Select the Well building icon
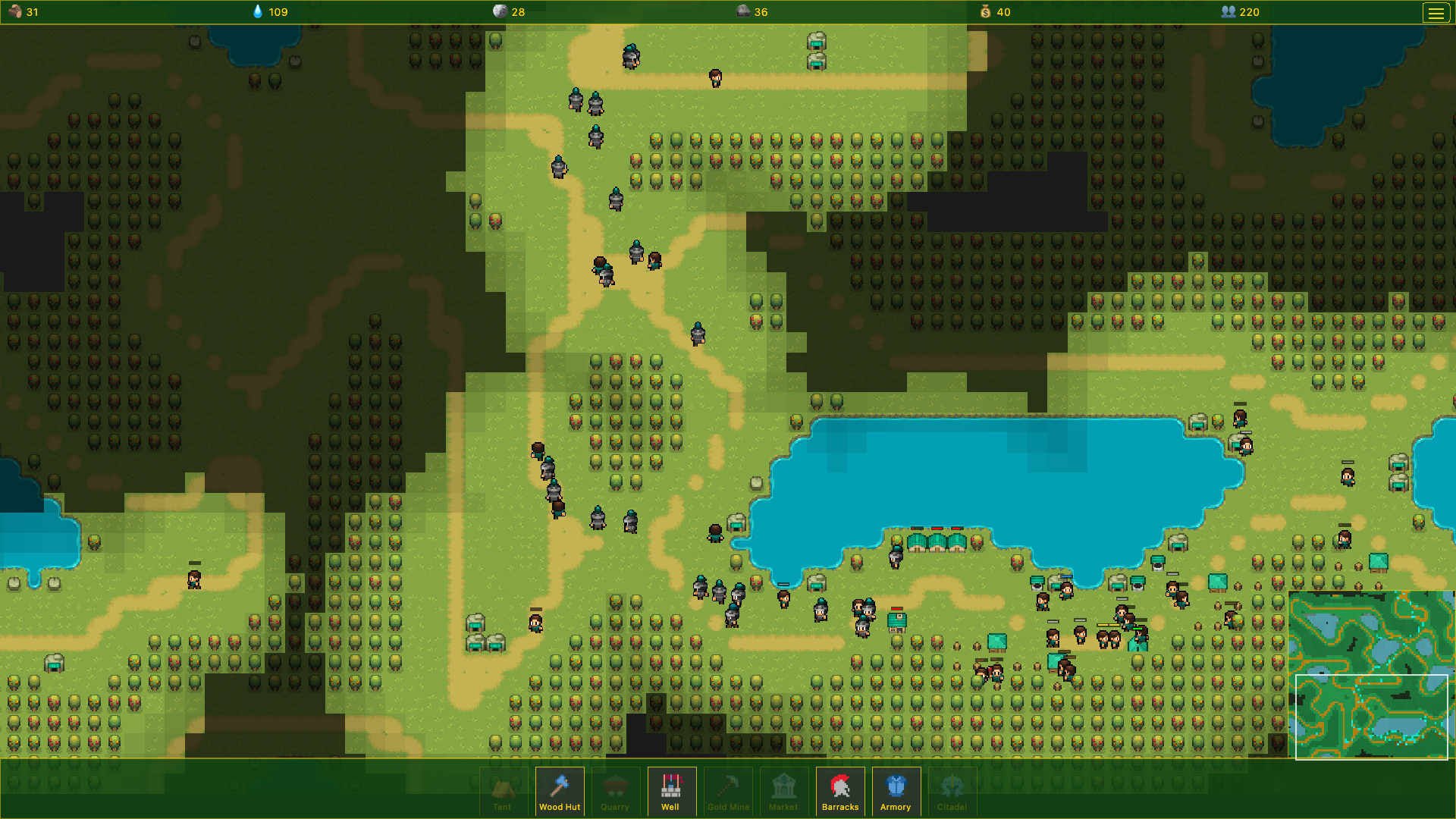Screen dimensions: 1456x819 point(671,785)
